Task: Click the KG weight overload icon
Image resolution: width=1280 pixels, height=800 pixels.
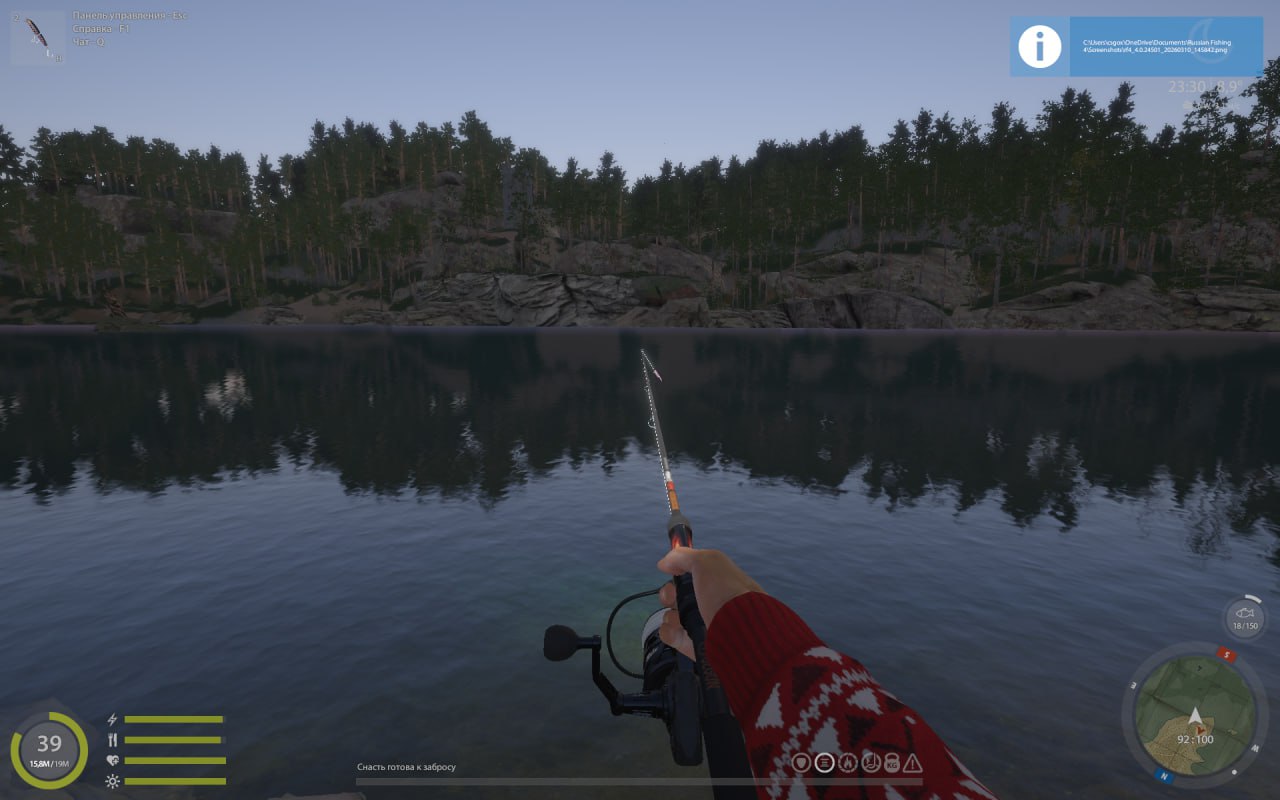Action: (891, 763)
